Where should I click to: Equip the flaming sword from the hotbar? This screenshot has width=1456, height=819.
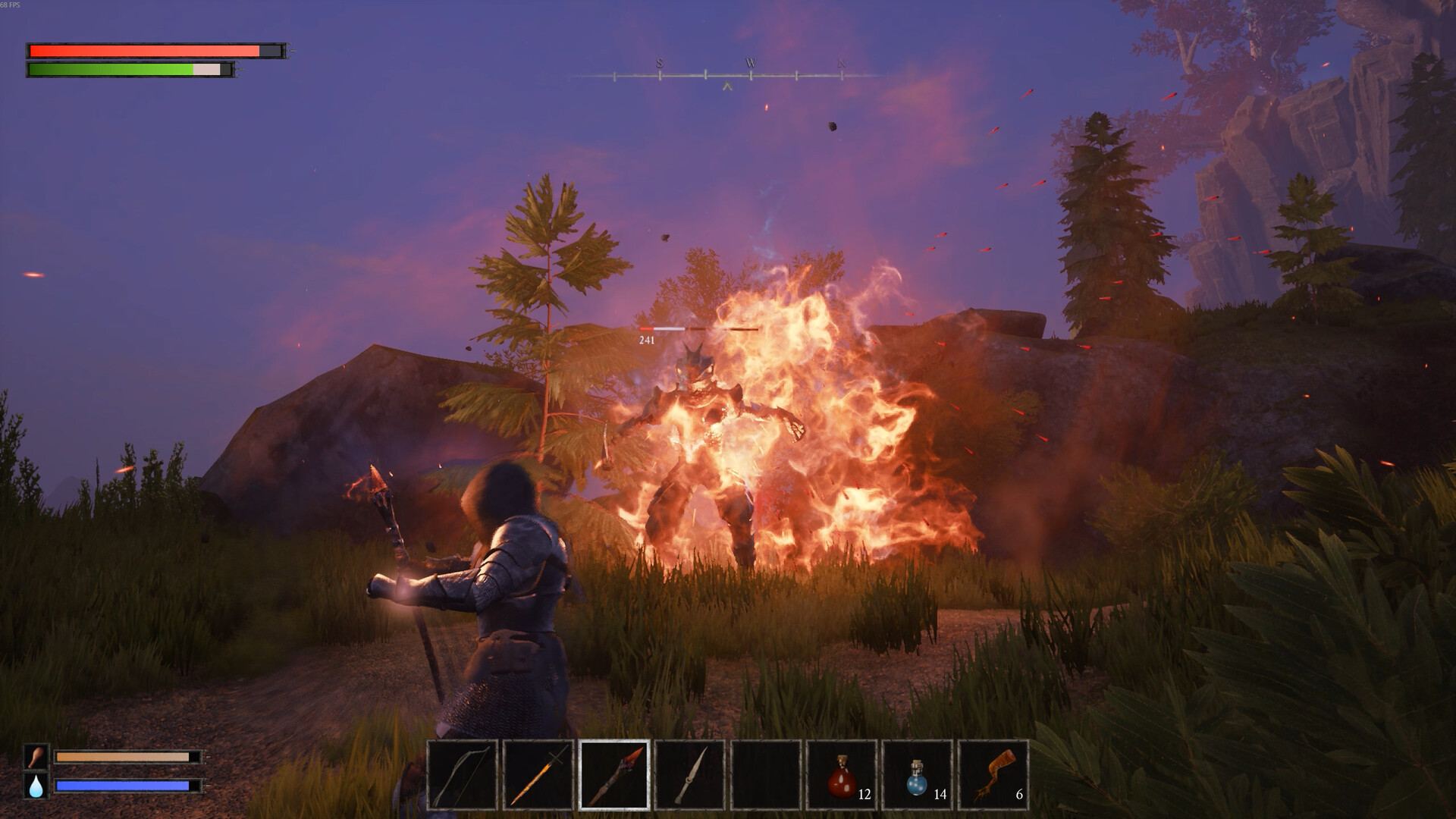click(538, 775)
